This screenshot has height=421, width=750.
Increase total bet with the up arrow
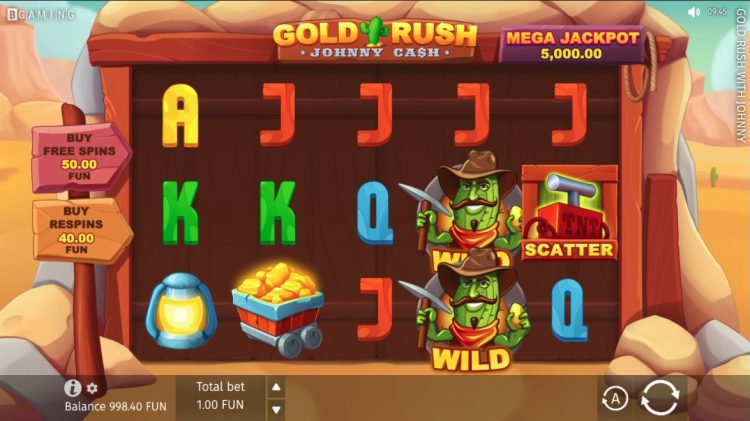pyautogui.click(x=277, y=387)
